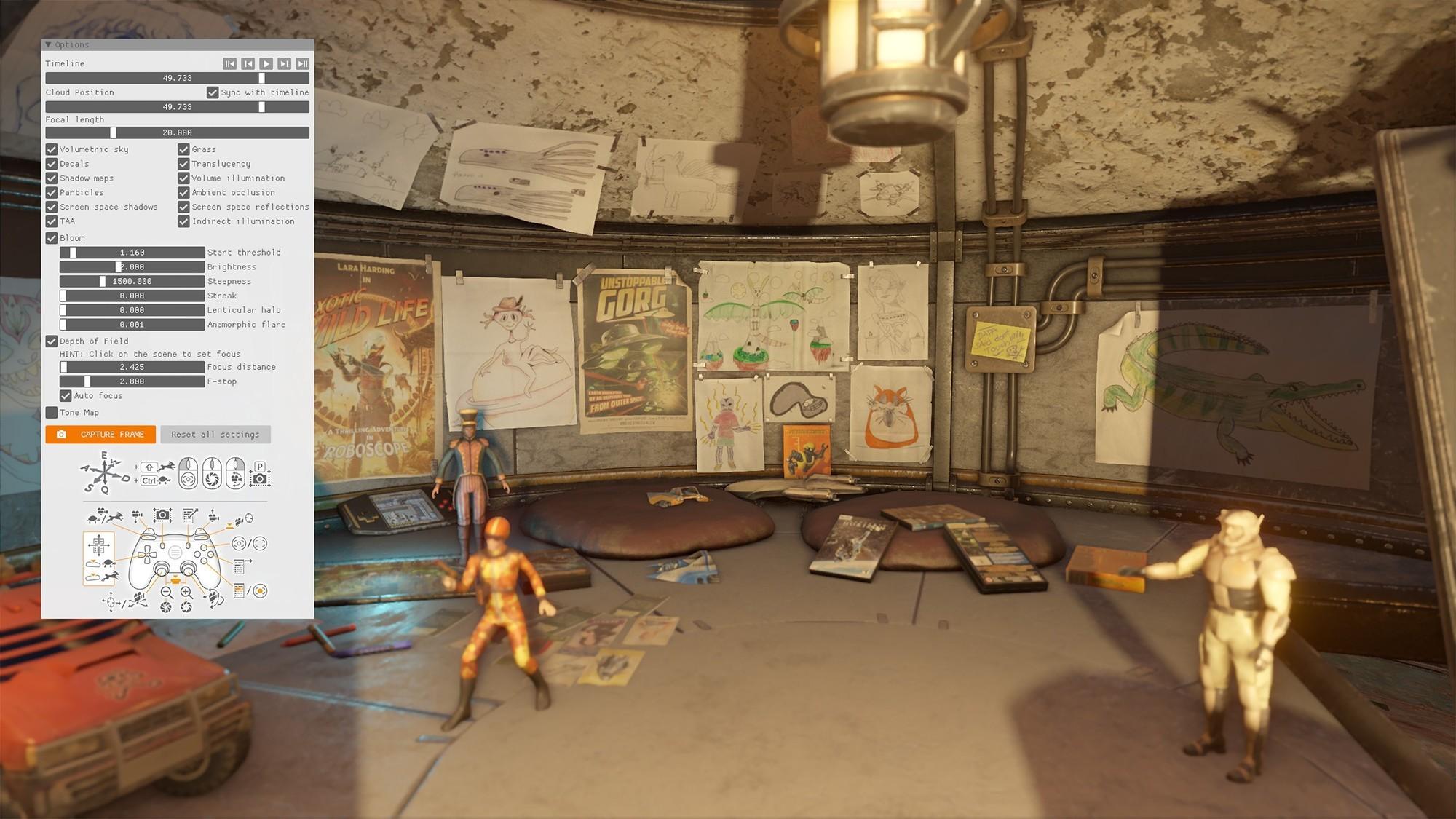Adjust the bloom Brightness slider

(132, 267)
